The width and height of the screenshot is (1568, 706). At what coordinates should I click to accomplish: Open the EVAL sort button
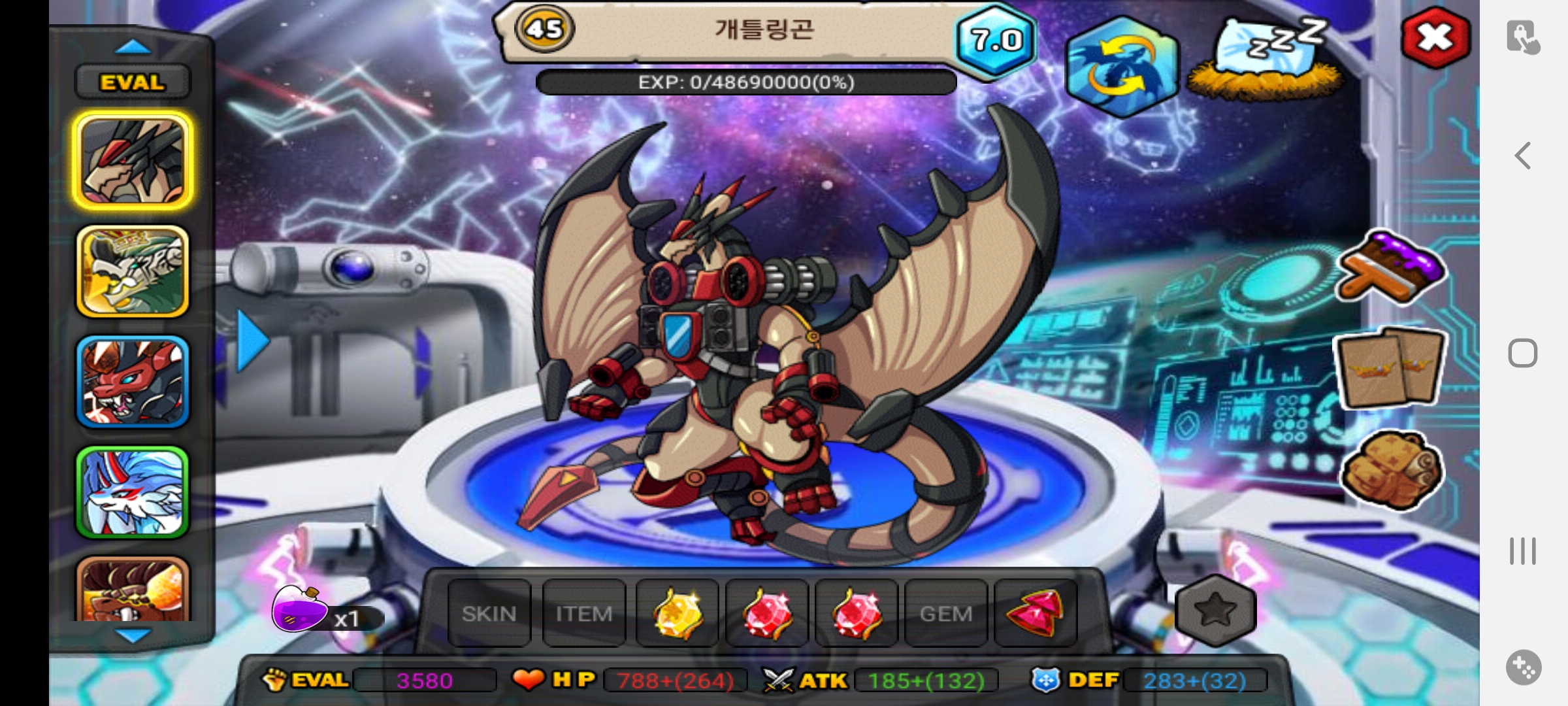133,82
